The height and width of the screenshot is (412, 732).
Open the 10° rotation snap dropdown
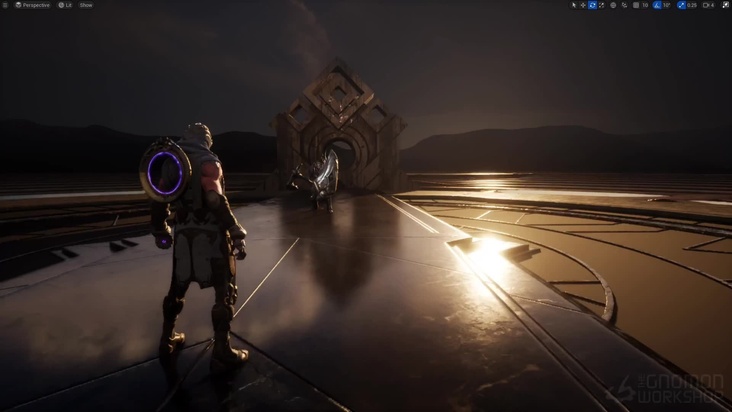tap(667, 5)
